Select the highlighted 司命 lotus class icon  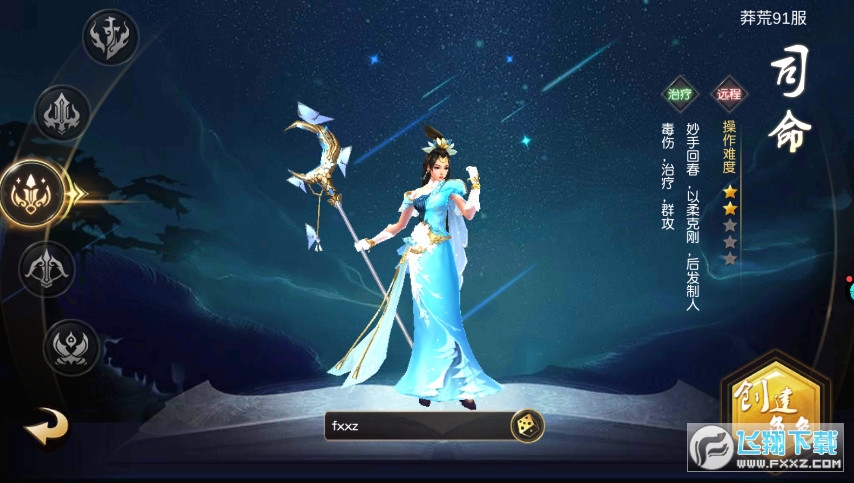point(31,191)
